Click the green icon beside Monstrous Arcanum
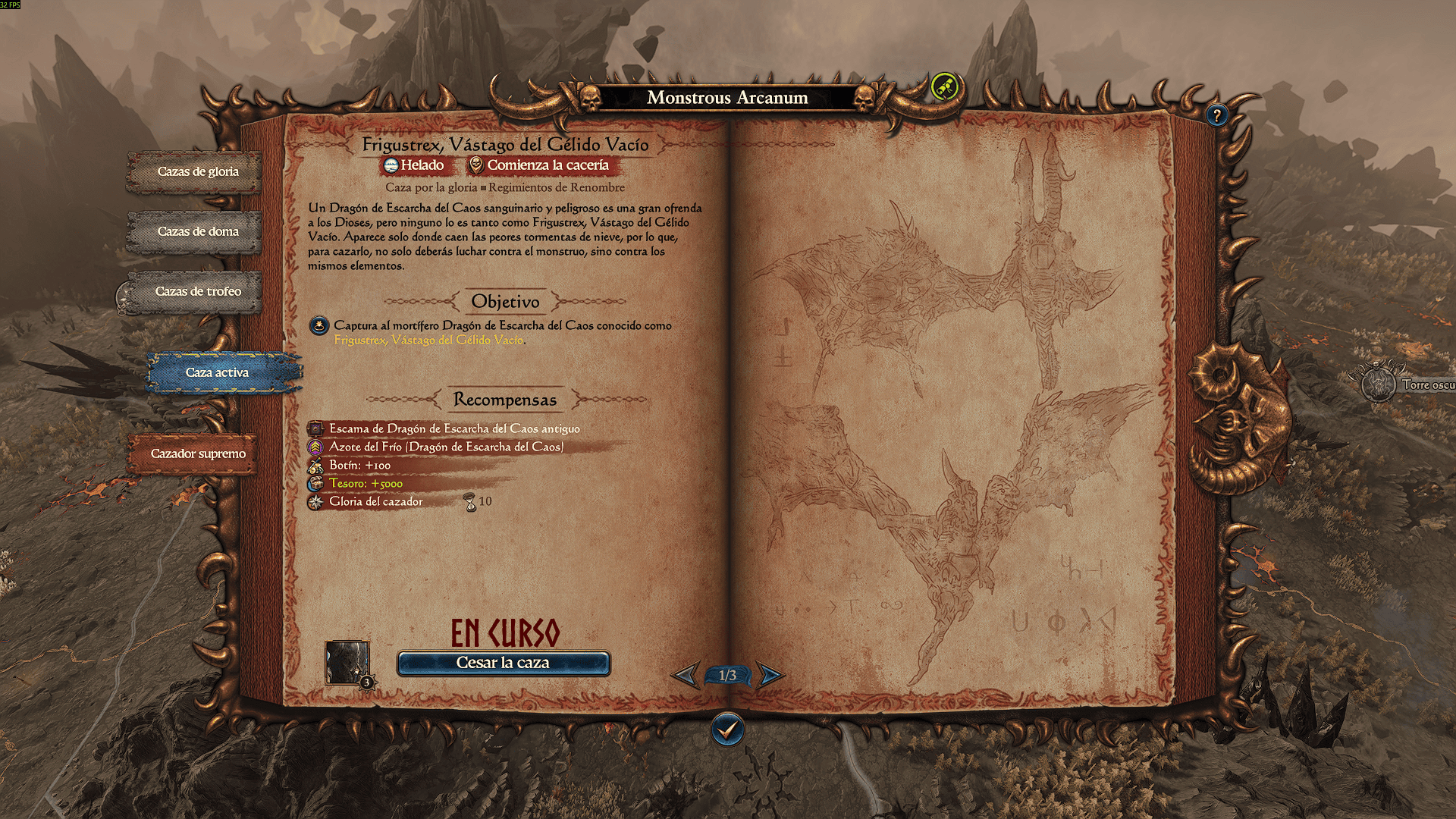 coord(944,87)
